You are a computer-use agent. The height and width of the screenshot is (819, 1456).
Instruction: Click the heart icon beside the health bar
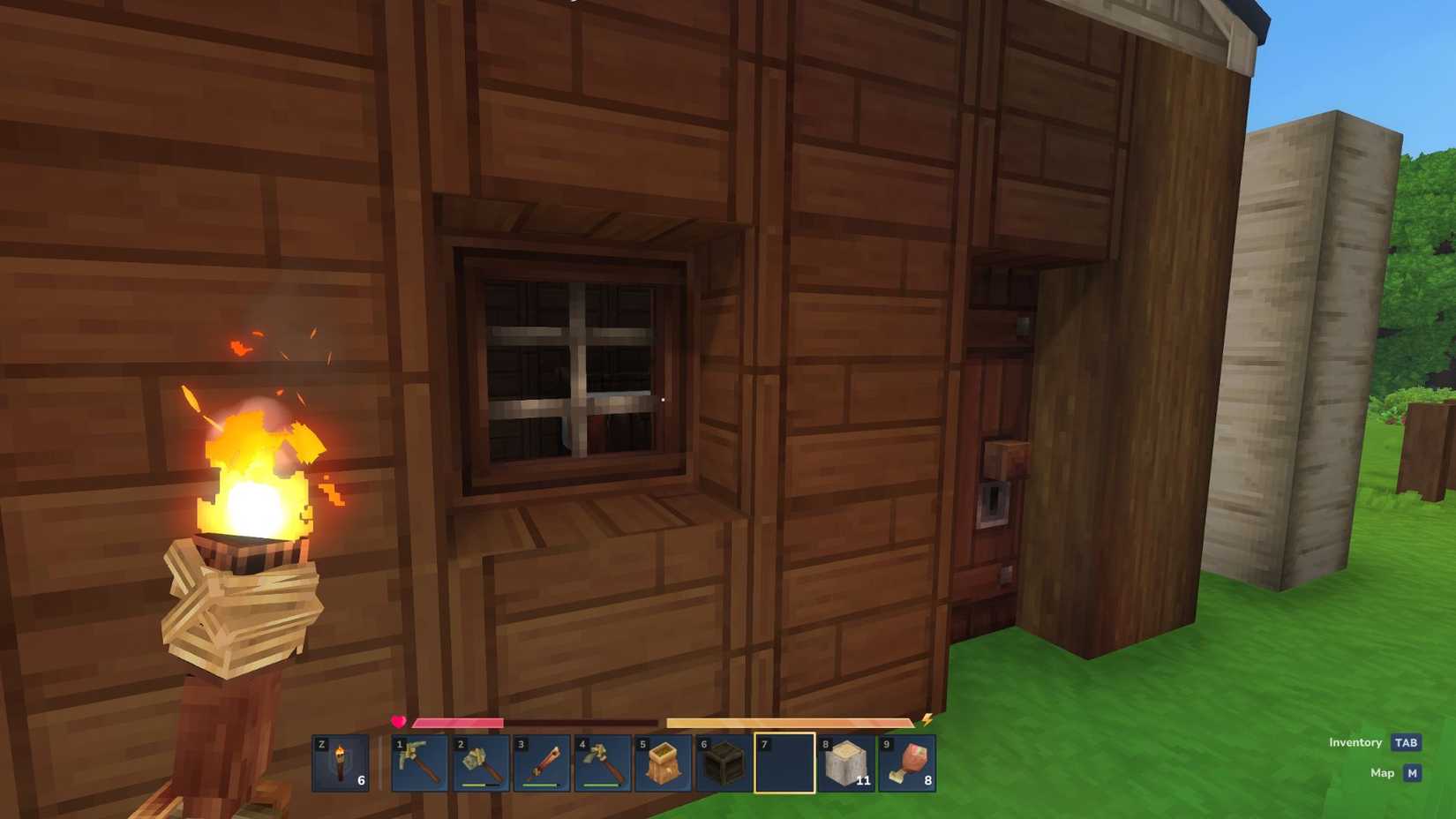click(x=399, y=719)
